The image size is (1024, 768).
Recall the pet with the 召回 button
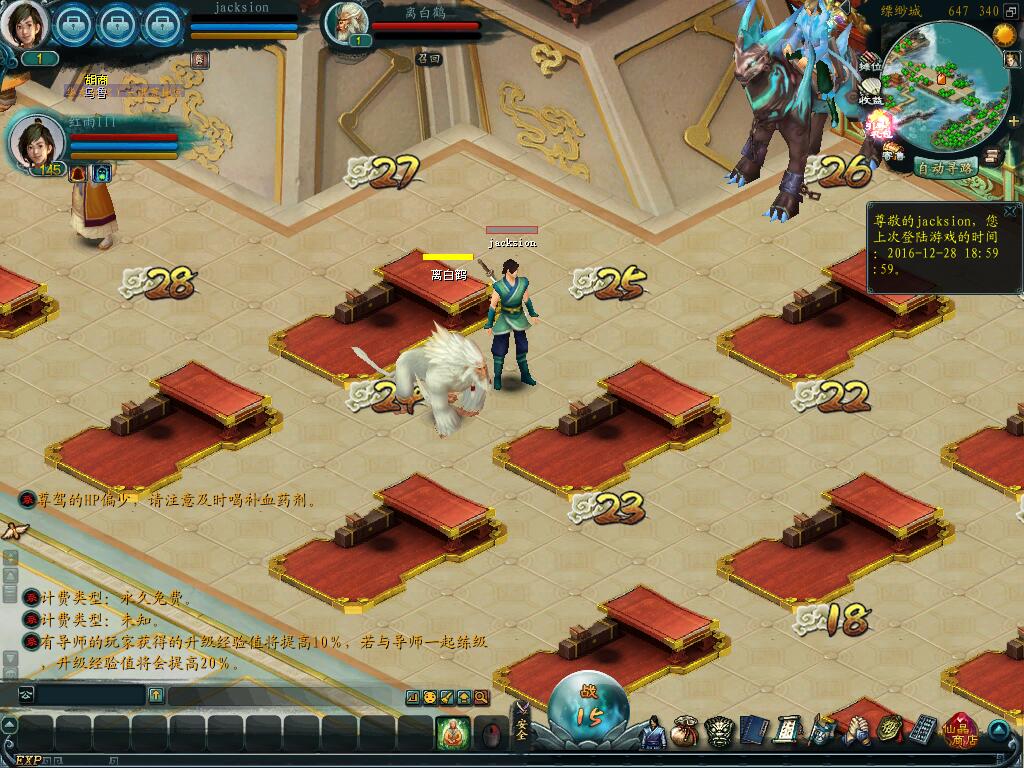(429, 59)
